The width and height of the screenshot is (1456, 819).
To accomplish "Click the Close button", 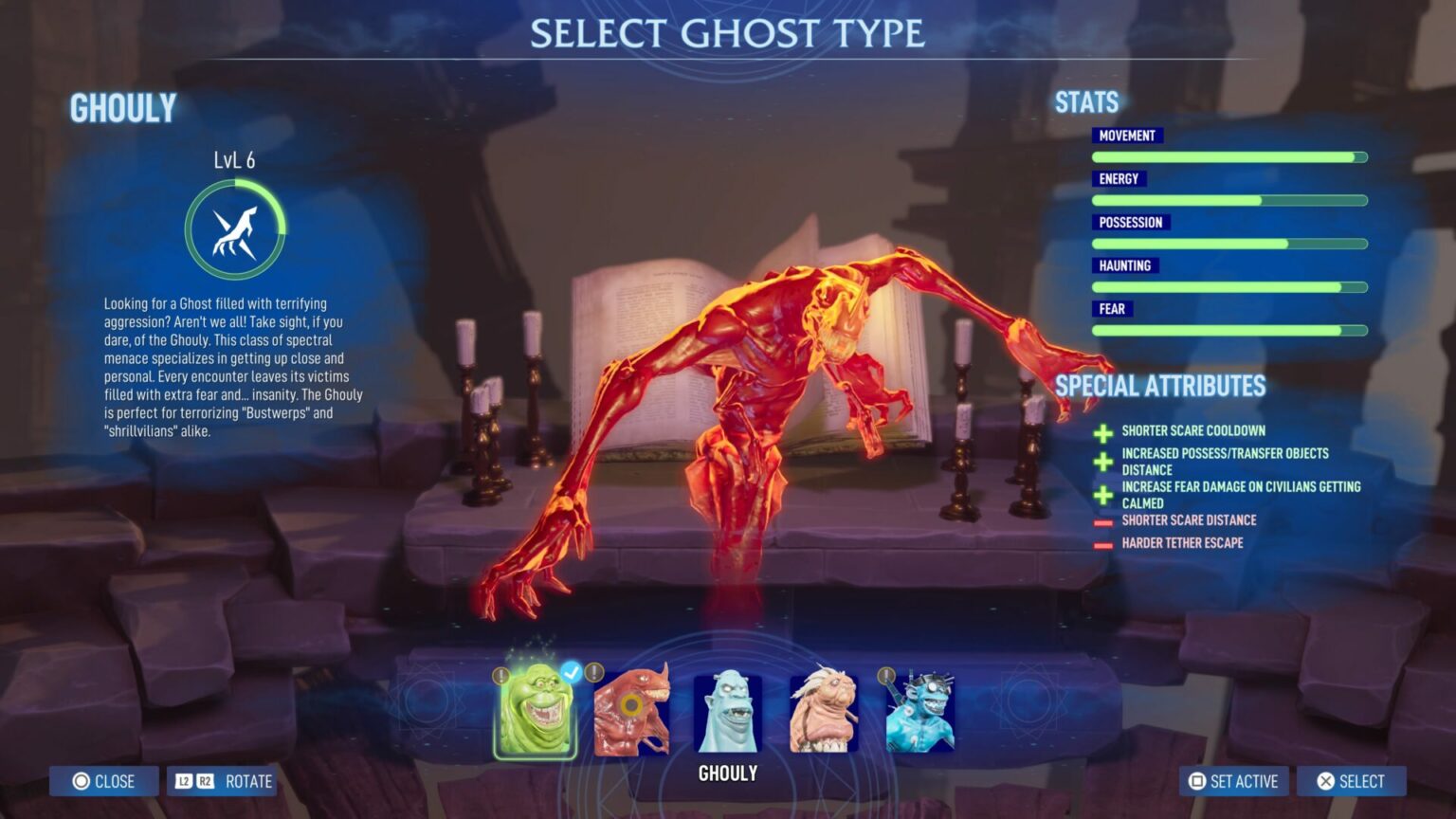I will 103,781.
